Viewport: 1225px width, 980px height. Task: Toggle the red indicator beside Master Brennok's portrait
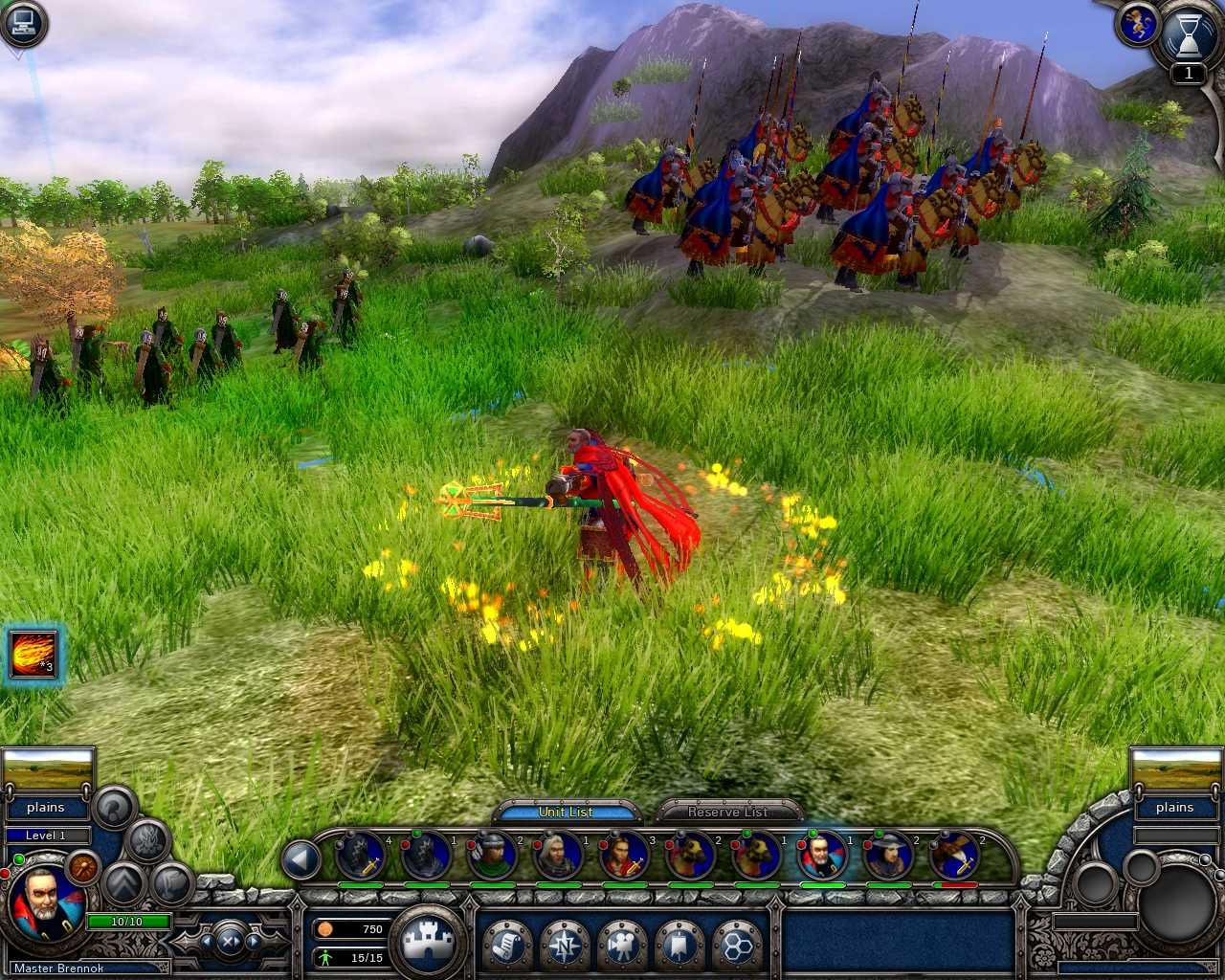tap(6, 874)
